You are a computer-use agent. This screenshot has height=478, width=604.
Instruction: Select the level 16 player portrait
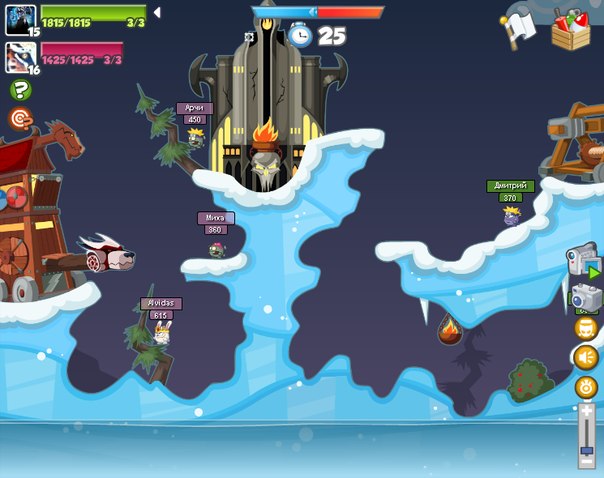pyautogui.click(x=20, y=56)
